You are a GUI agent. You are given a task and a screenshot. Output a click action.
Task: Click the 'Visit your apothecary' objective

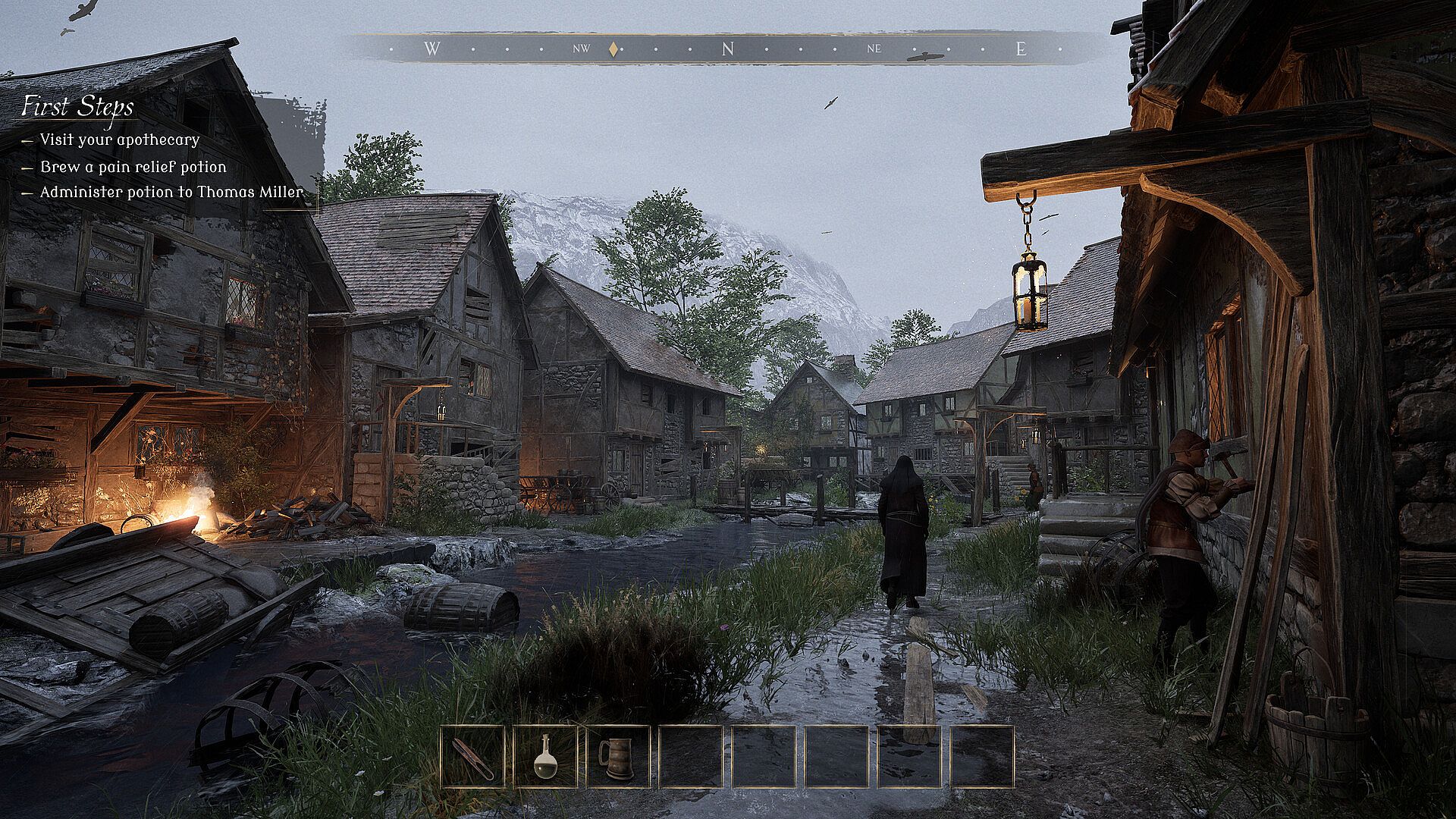(x=119, y=140)
